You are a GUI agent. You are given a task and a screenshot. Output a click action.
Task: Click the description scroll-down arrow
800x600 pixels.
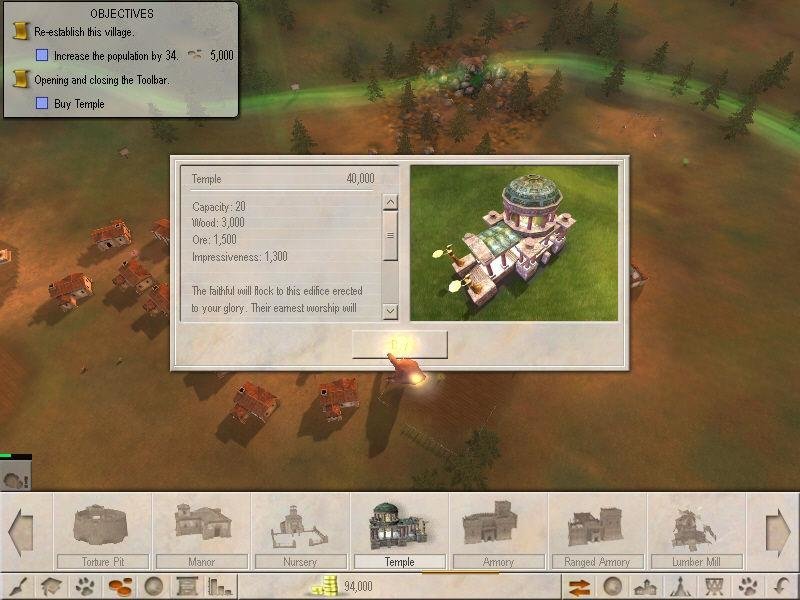click(x=390, y=311)
